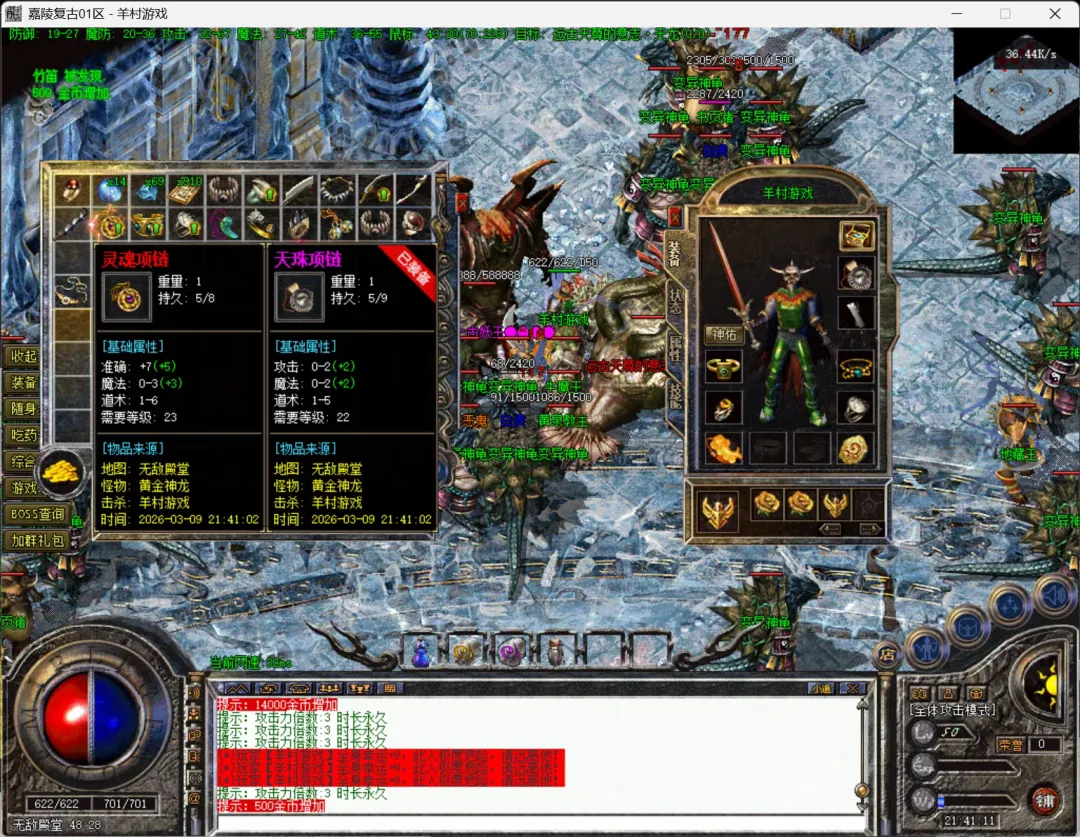Select the green-gem gold ring slot
Image resolution: width=1080 pixels, height=837 pixels.
coord(723,367)
